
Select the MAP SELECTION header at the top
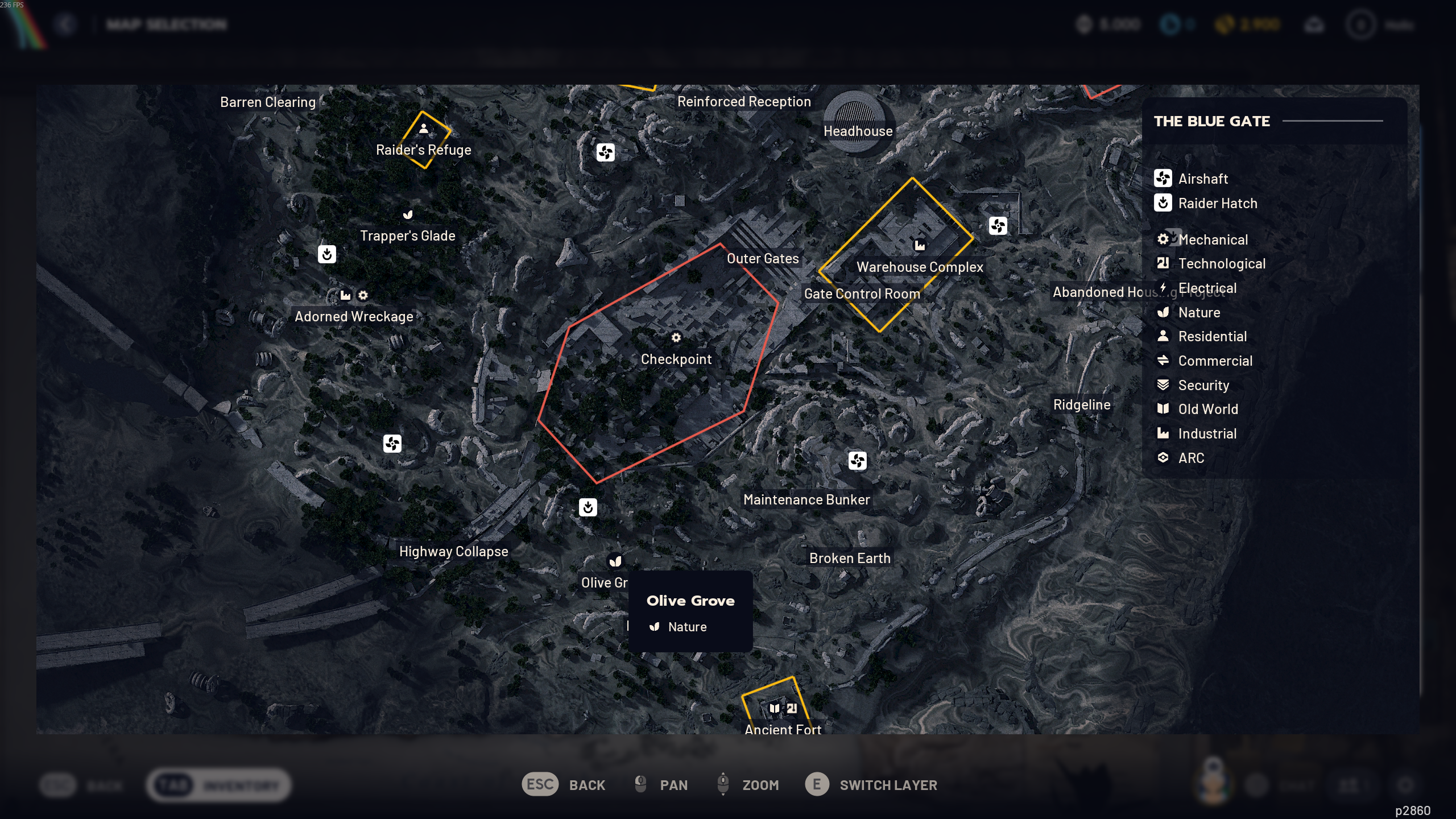click(166, 24)
